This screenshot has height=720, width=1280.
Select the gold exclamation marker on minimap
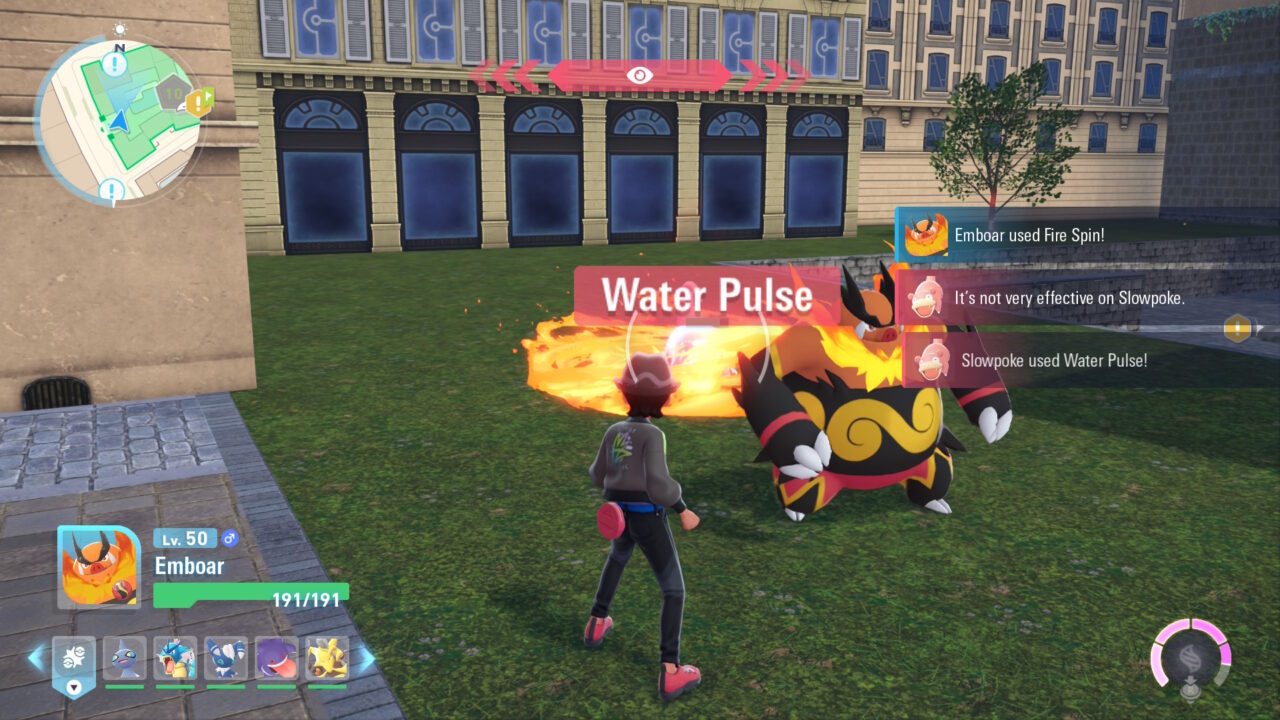pyautogui.click(x=200, y=101)
